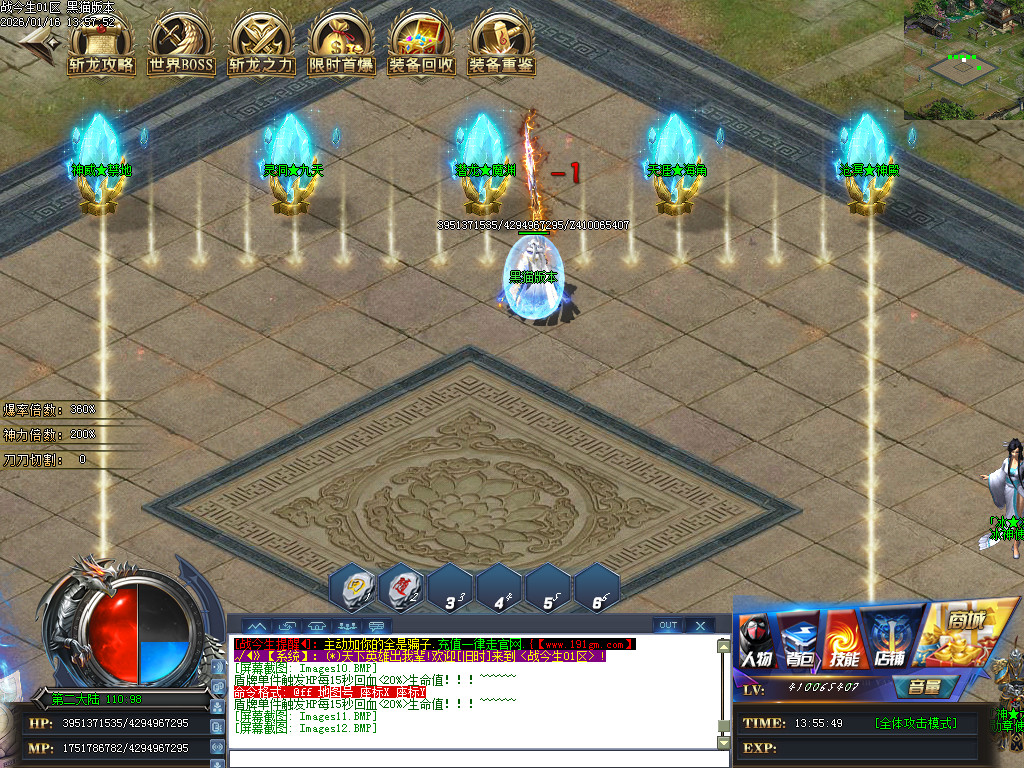This screenshot has width=1024, height=768.
Task: Open the 世界BOSS panel
Action: pyautogui.click(x=181, y=45)
